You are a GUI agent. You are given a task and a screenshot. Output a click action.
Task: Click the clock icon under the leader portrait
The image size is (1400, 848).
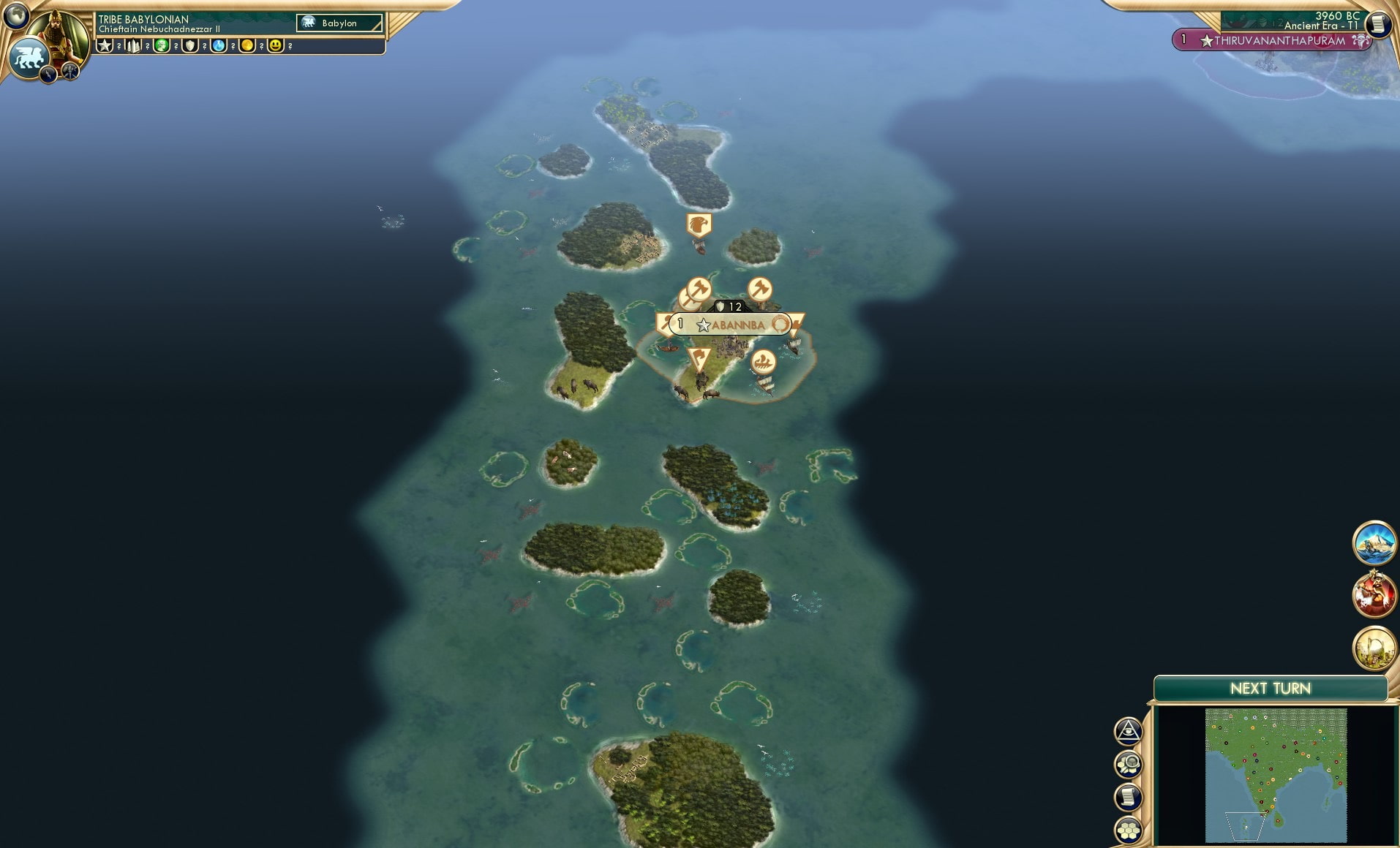(48, 72)
